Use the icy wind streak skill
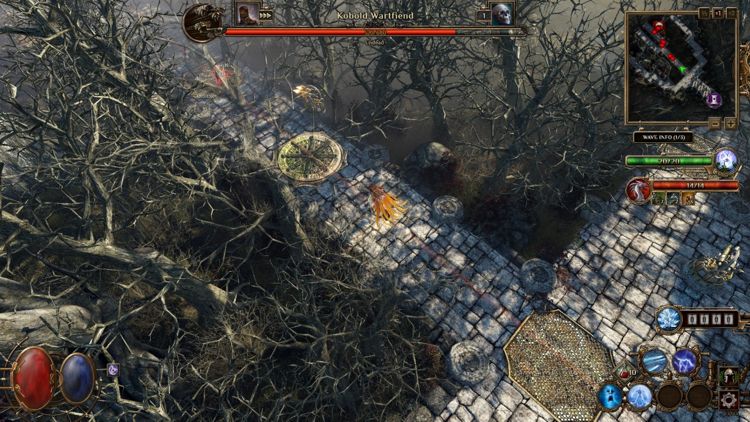This screenshot has height=422, width=750. pos(654,361)
